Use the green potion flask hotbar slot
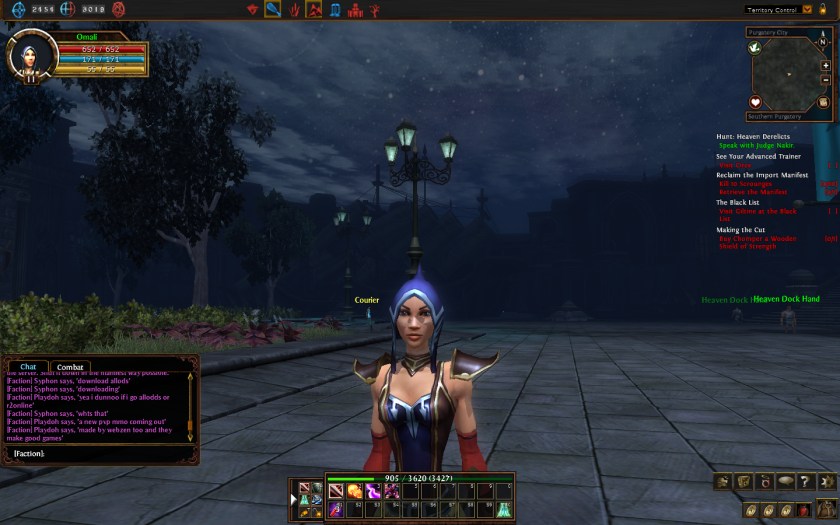 [505, 510]
